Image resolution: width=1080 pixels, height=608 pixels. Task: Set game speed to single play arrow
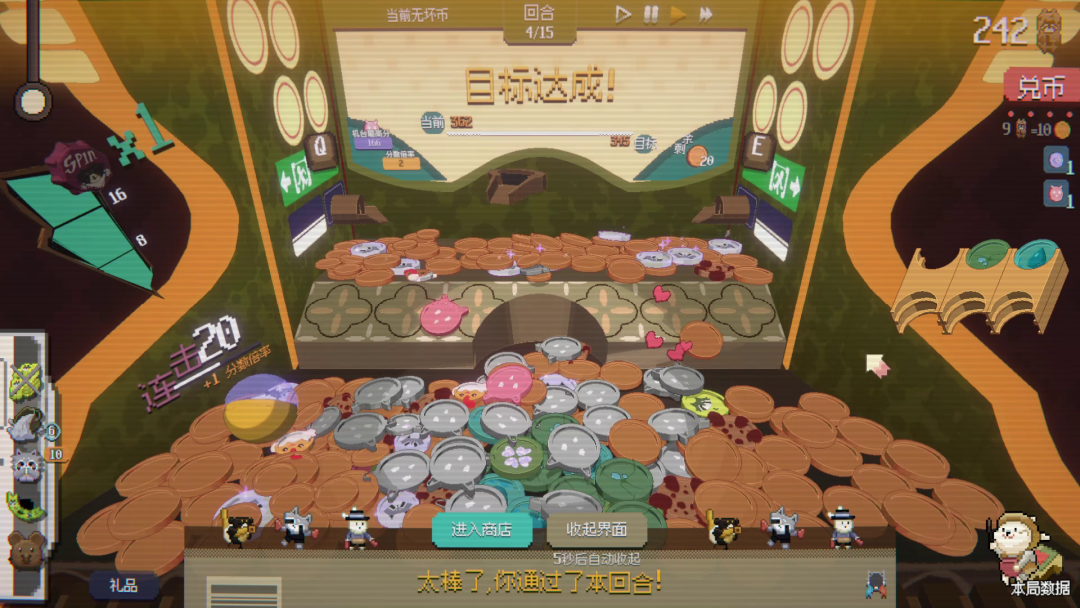coord(622,14)
